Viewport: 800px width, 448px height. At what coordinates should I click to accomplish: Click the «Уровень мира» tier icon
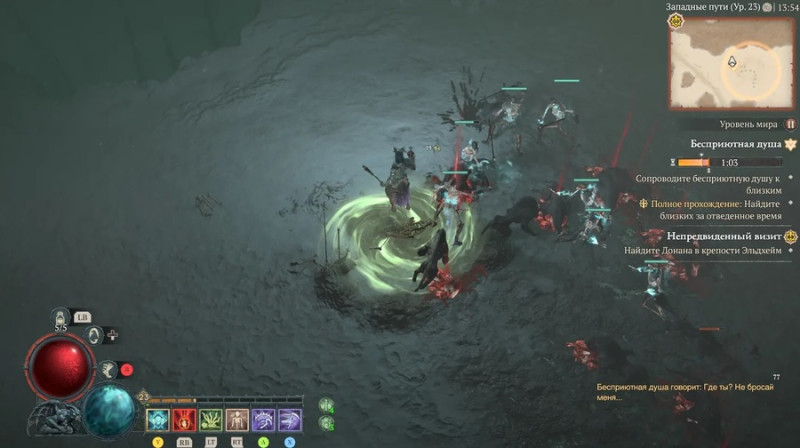790,124
